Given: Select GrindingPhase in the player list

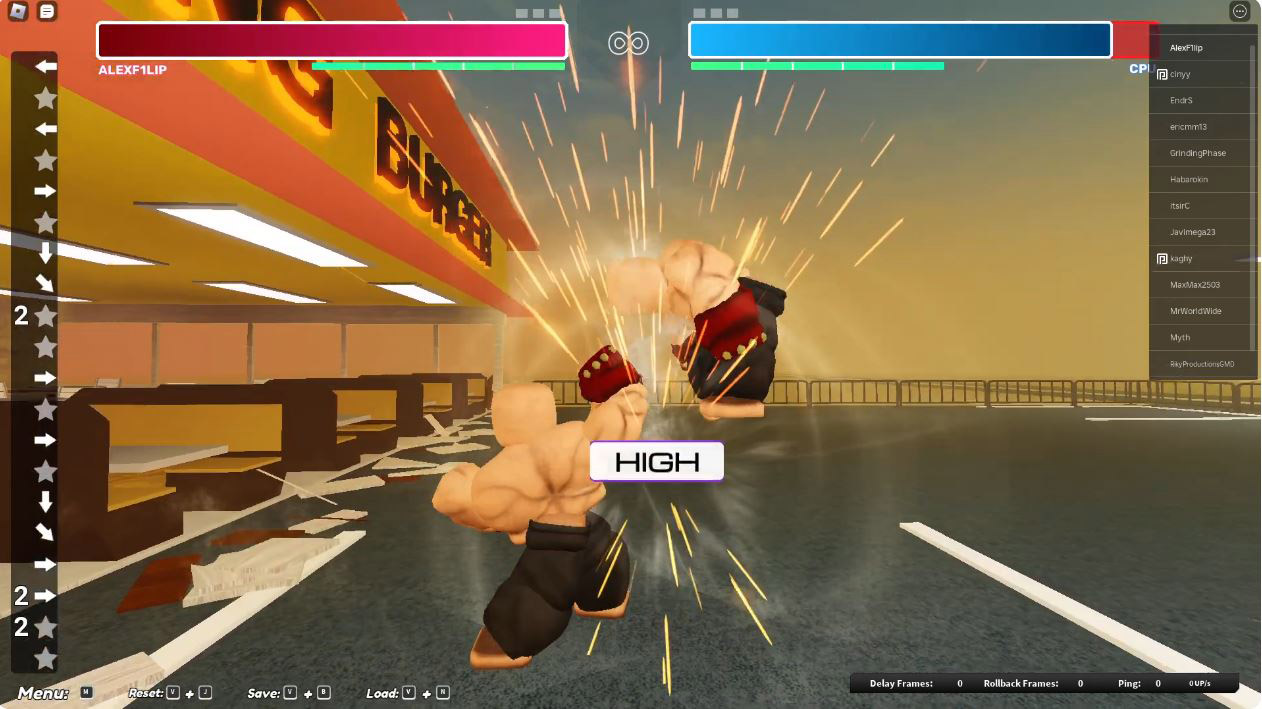Looking at the screenshot, I should click(1198, 153).
